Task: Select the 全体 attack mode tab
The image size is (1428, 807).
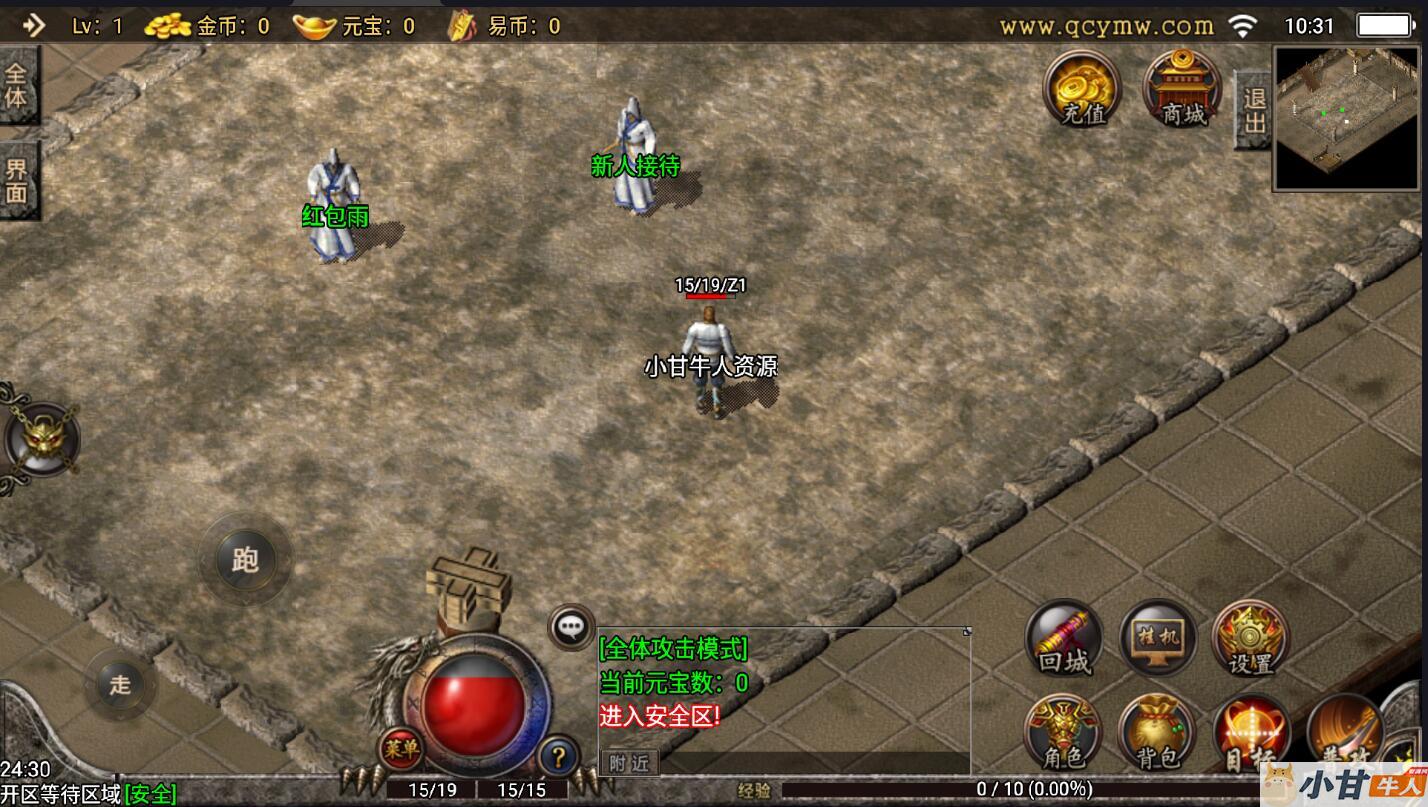Action: pos(18,86)
